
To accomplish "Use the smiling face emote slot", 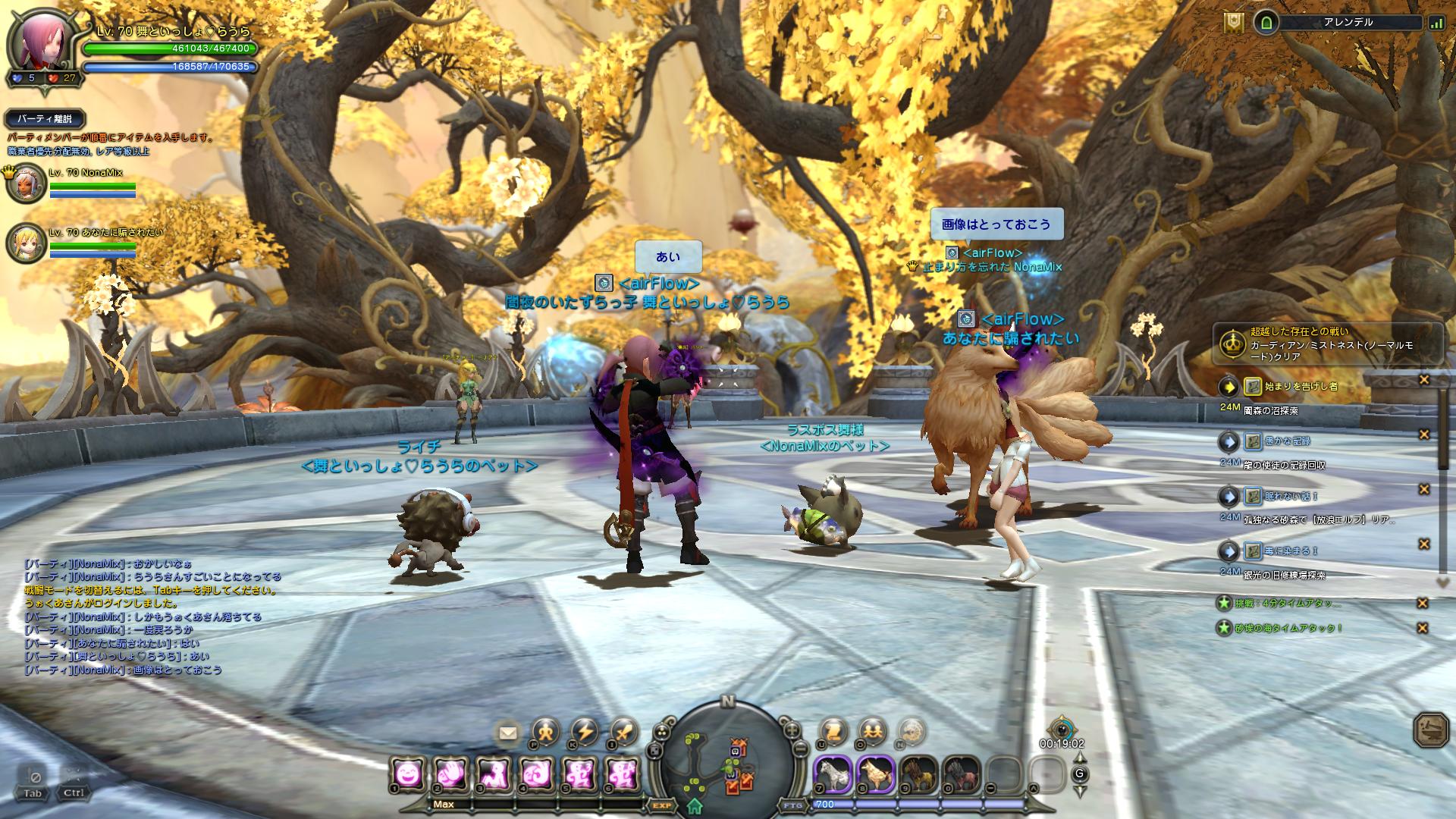I will tap(408, 774).
